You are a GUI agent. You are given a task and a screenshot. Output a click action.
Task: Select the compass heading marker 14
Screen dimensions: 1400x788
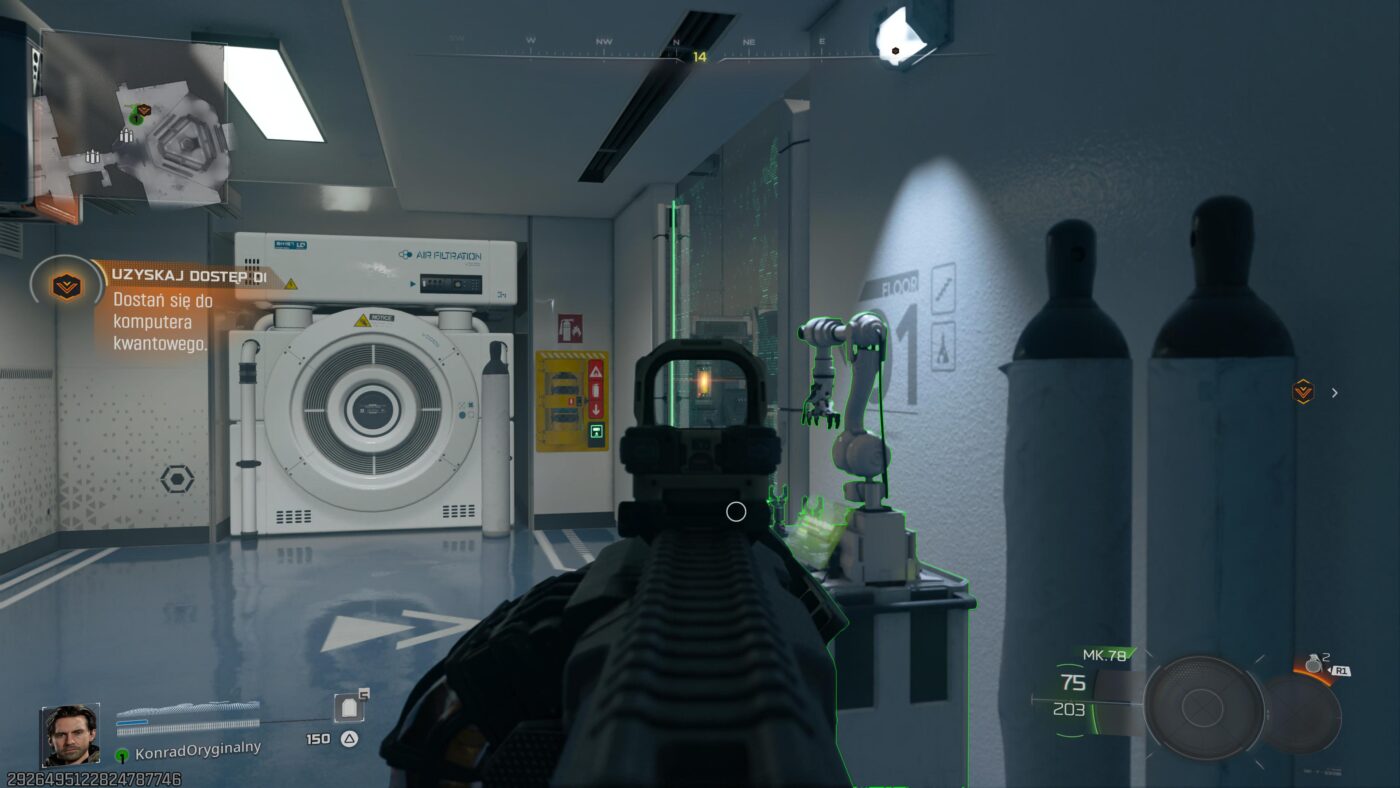click(700, 57)
